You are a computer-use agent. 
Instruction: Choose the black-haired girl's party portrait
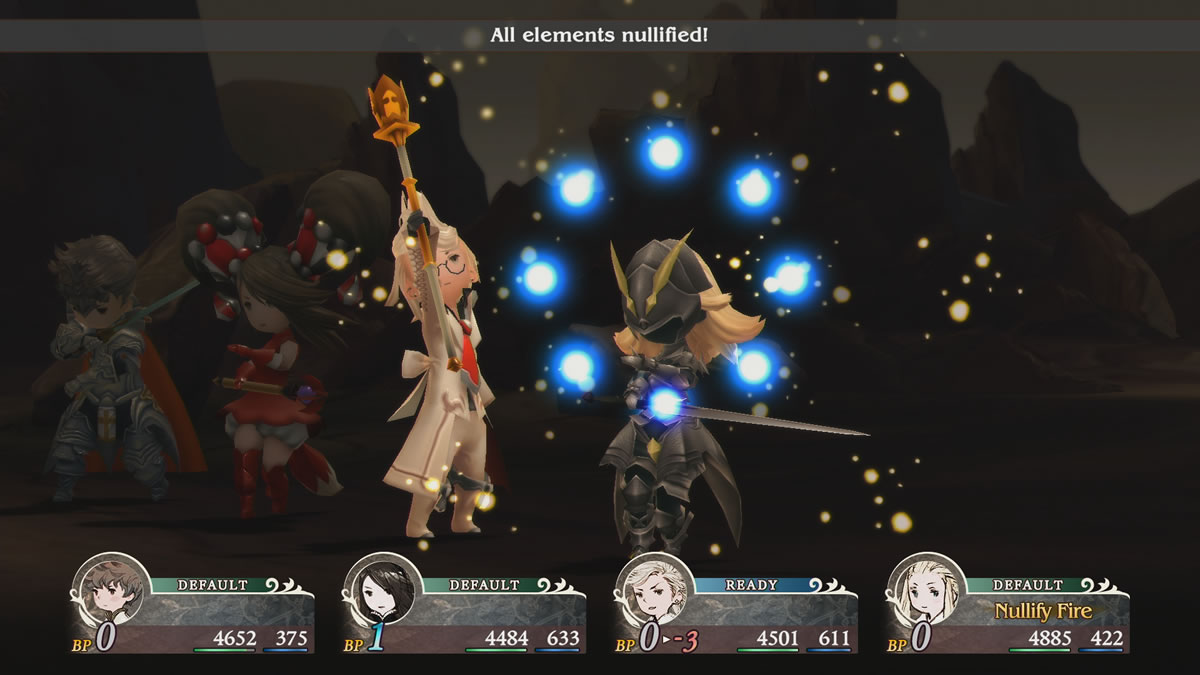(x=382, y=590)
